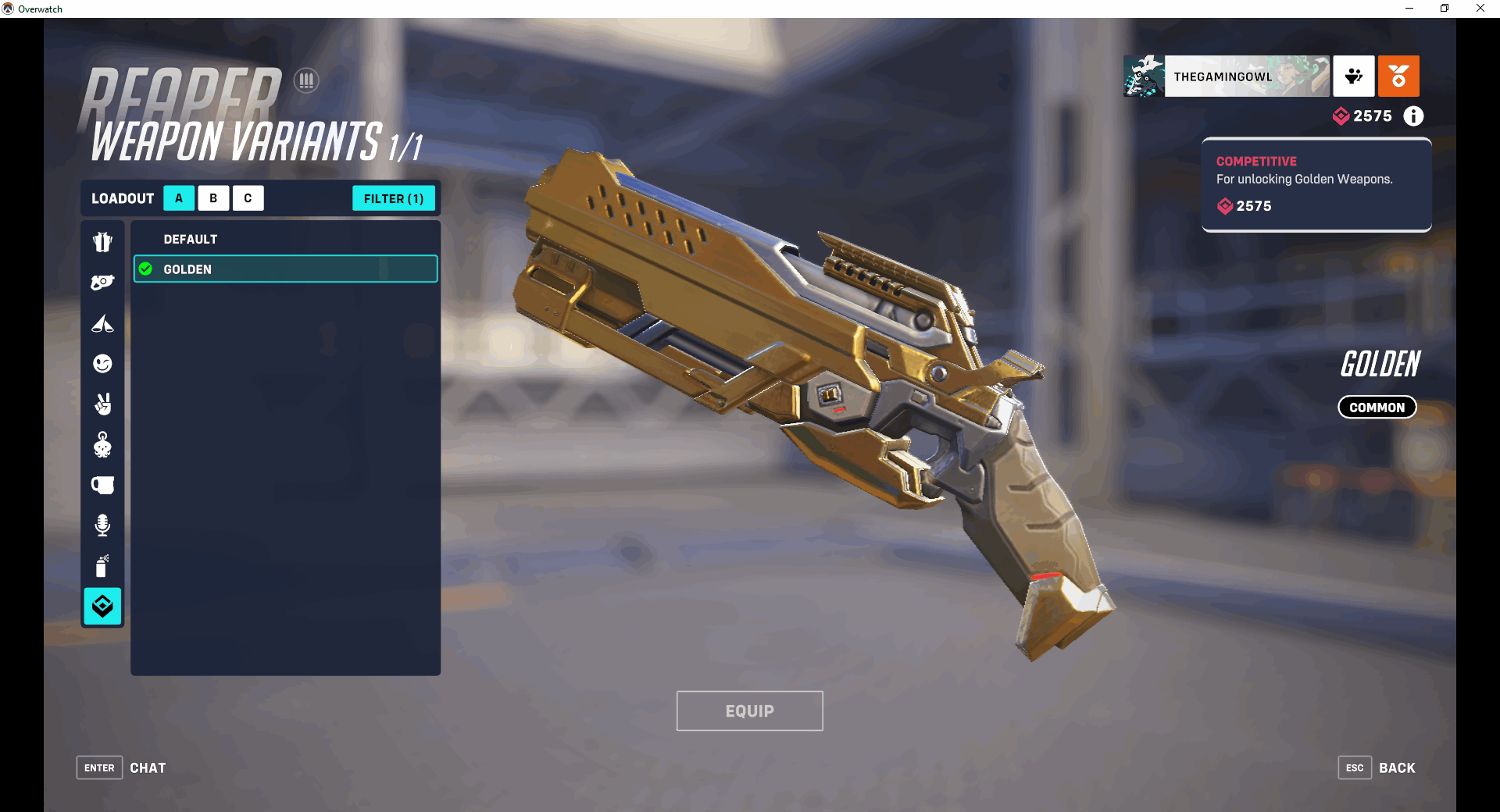Image resolution: width=1500 pixels, height=812 pixels.
Task: Select the Golden weapon variant
Action: click(284, 269)
